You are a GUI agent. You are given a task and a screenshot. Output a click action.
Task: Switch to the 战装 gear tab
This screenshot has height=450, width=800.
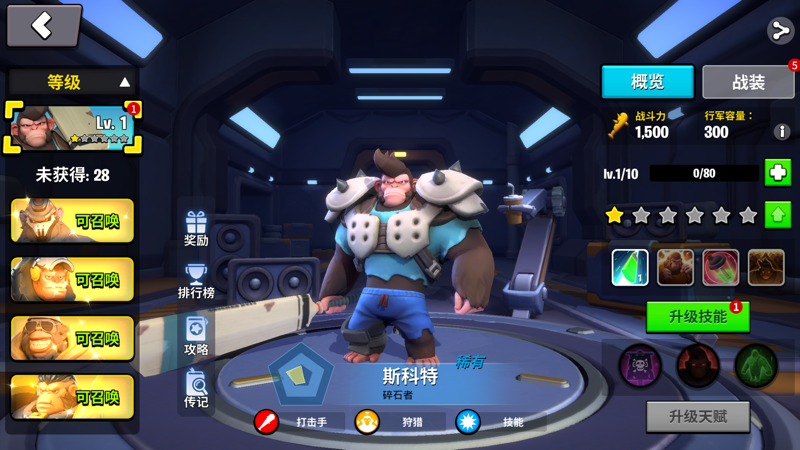(748, 82)
